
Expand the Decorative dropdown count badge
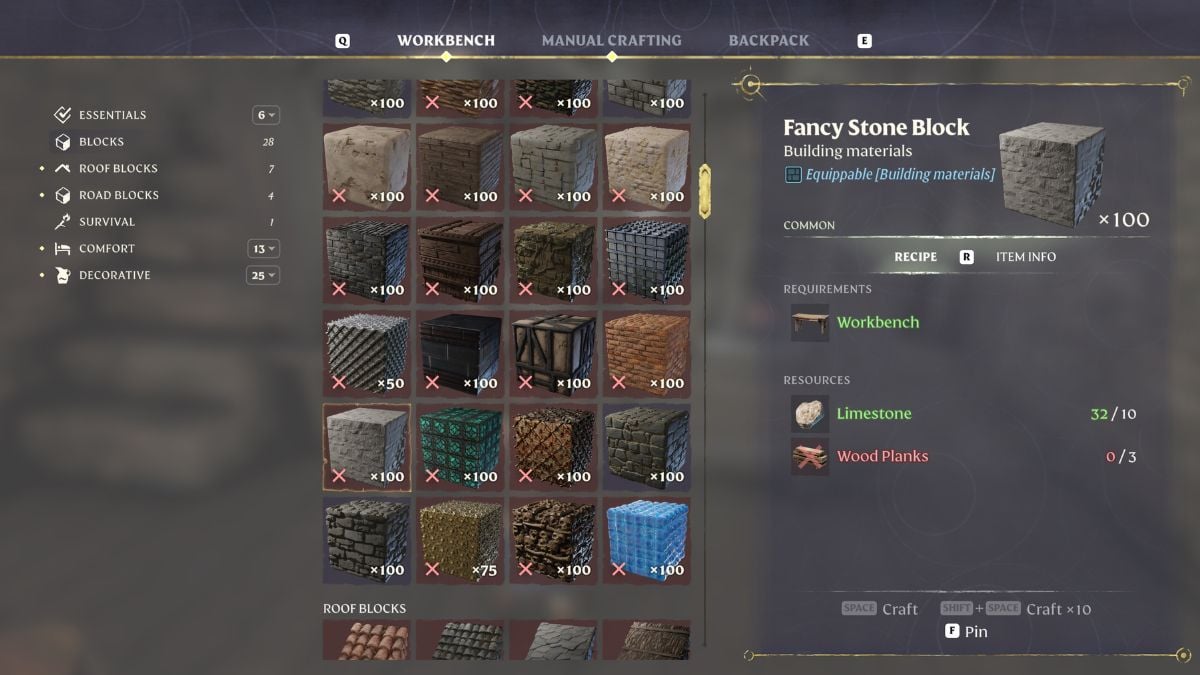[x=263, y=275]
